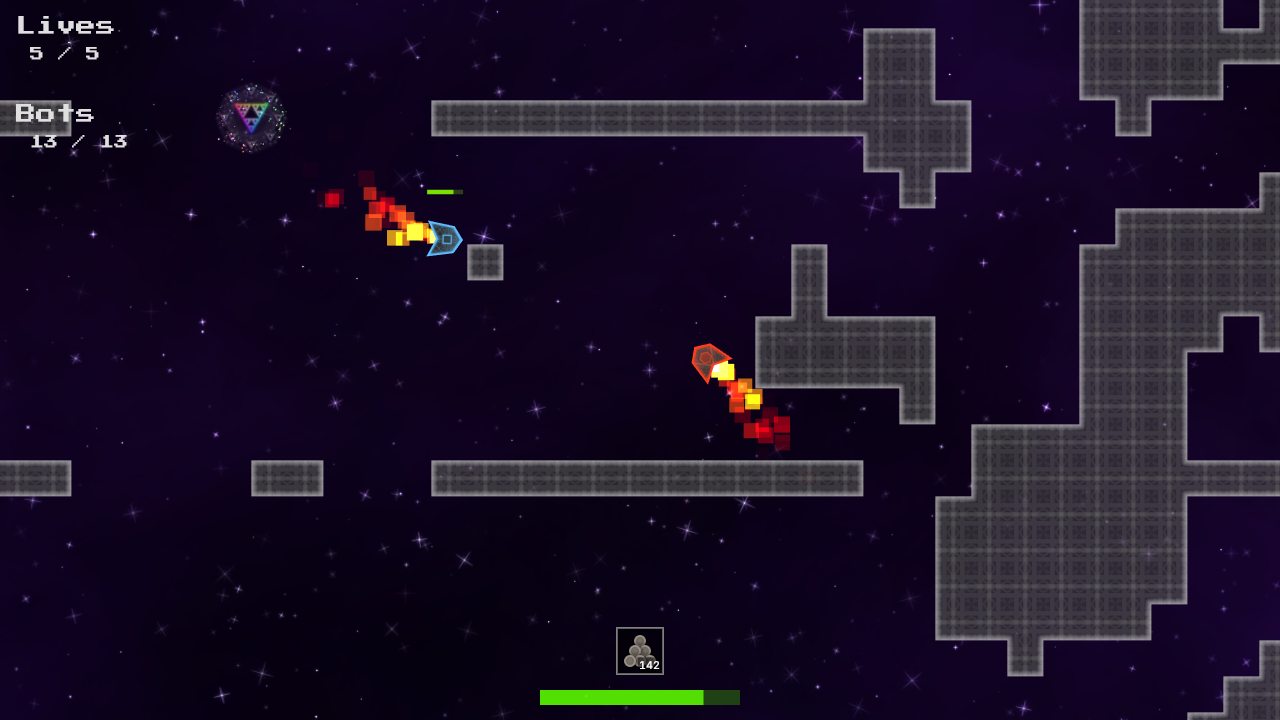The image size is (1280, 720).
Task: Click the Bots heading in the HUD
Action: tap(53, 114)
